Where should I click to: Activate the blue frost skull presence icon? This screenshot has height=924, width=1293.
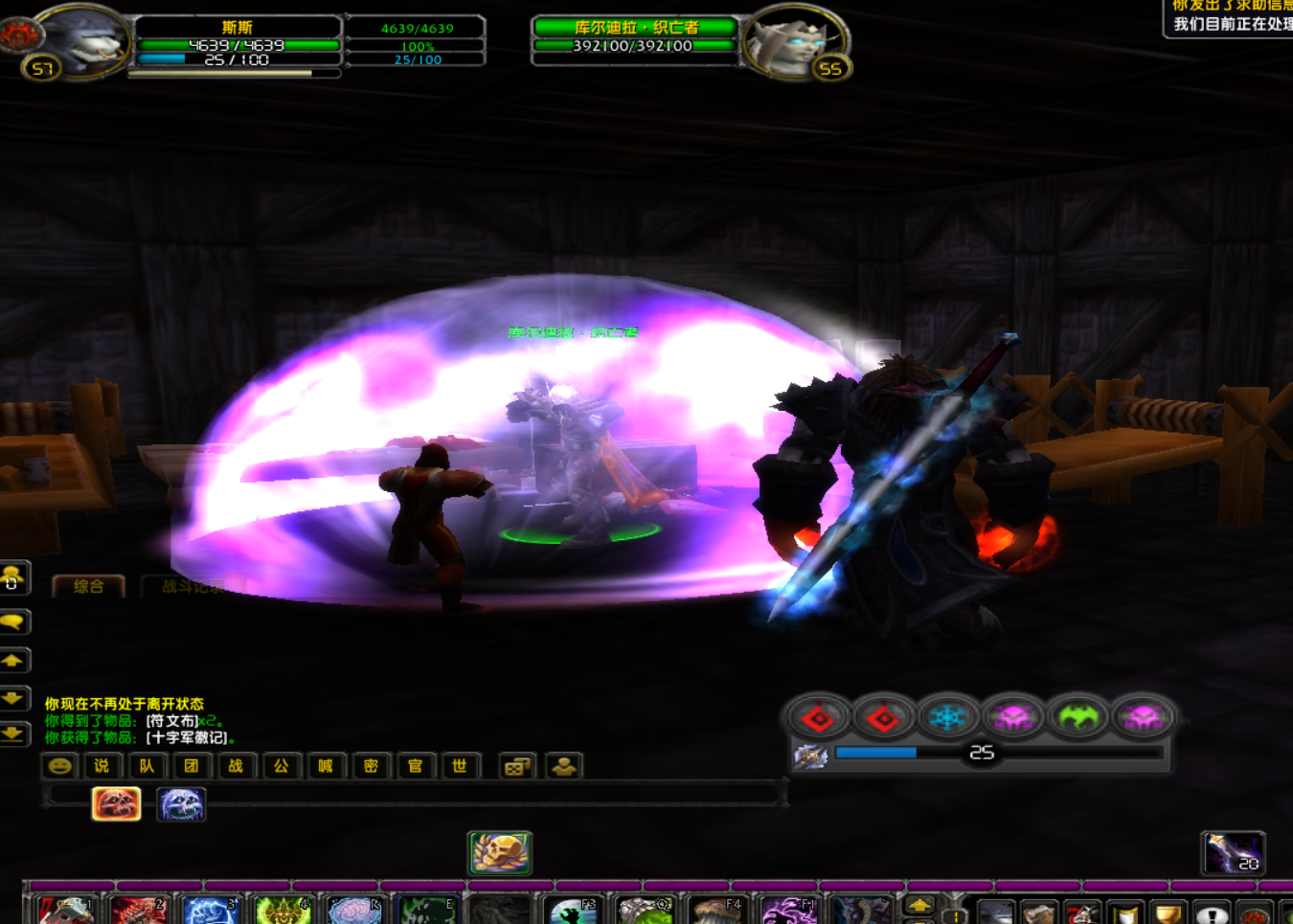tap(181, 803)
